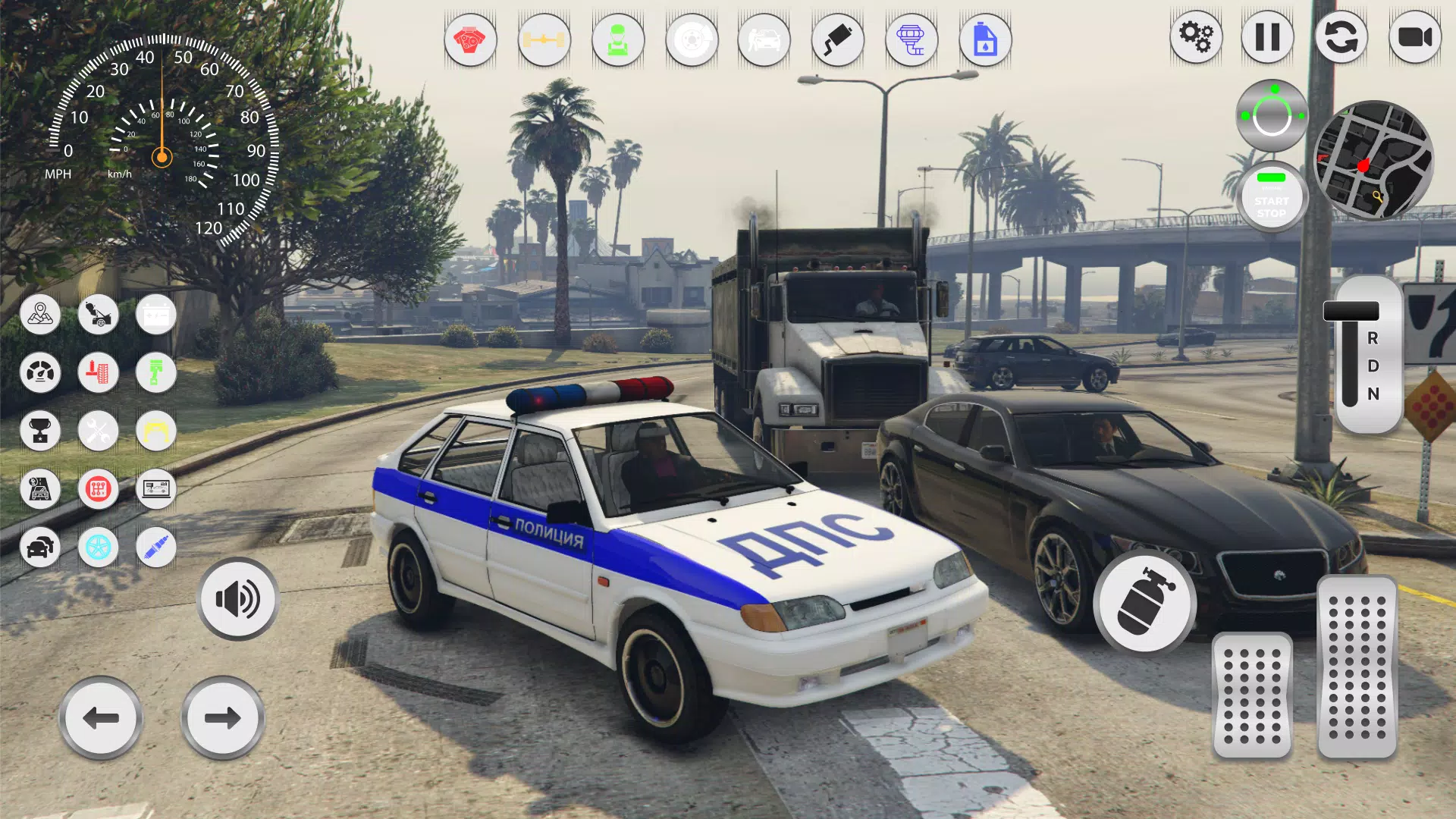Image resolution: width=1456 pixels, height=819 pixels.
Task: Pause the game
Action: coord(1268,36)
